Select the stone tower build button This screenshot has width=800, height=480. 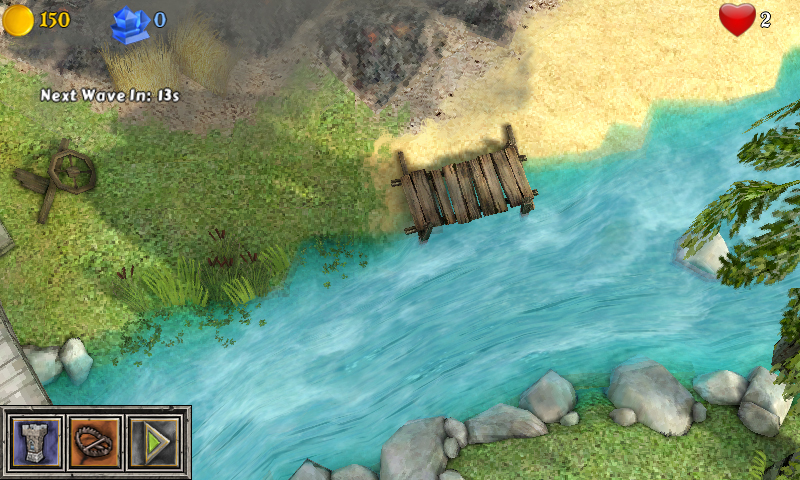[x=36, y=442]
